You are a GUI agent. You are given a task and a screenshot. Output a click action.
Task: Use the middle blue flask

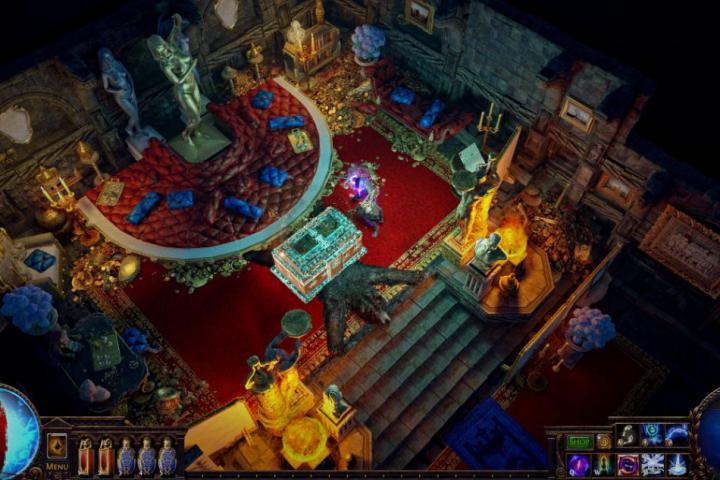[x=146, y=456]
